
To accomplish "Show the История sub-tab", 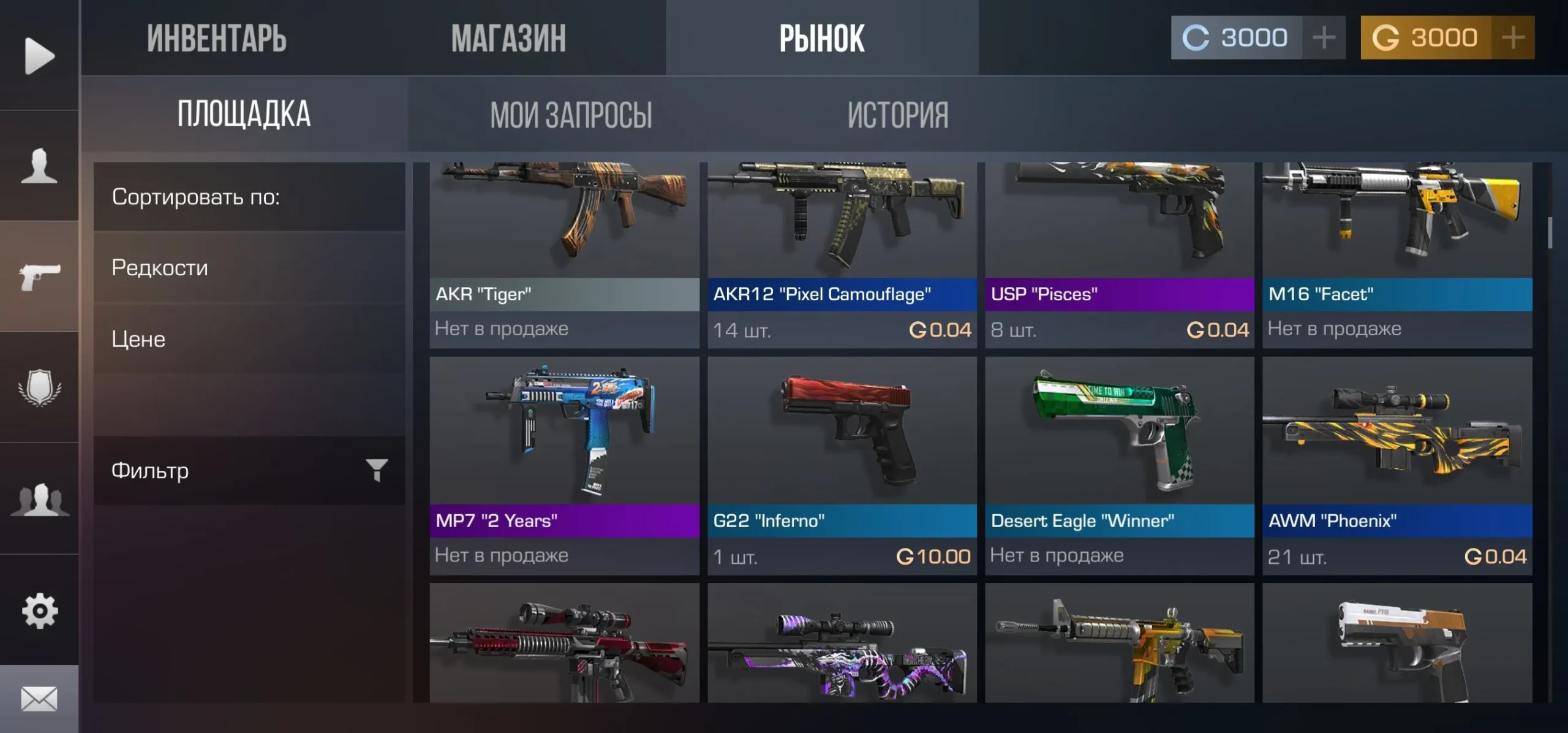I will (898, 115).
